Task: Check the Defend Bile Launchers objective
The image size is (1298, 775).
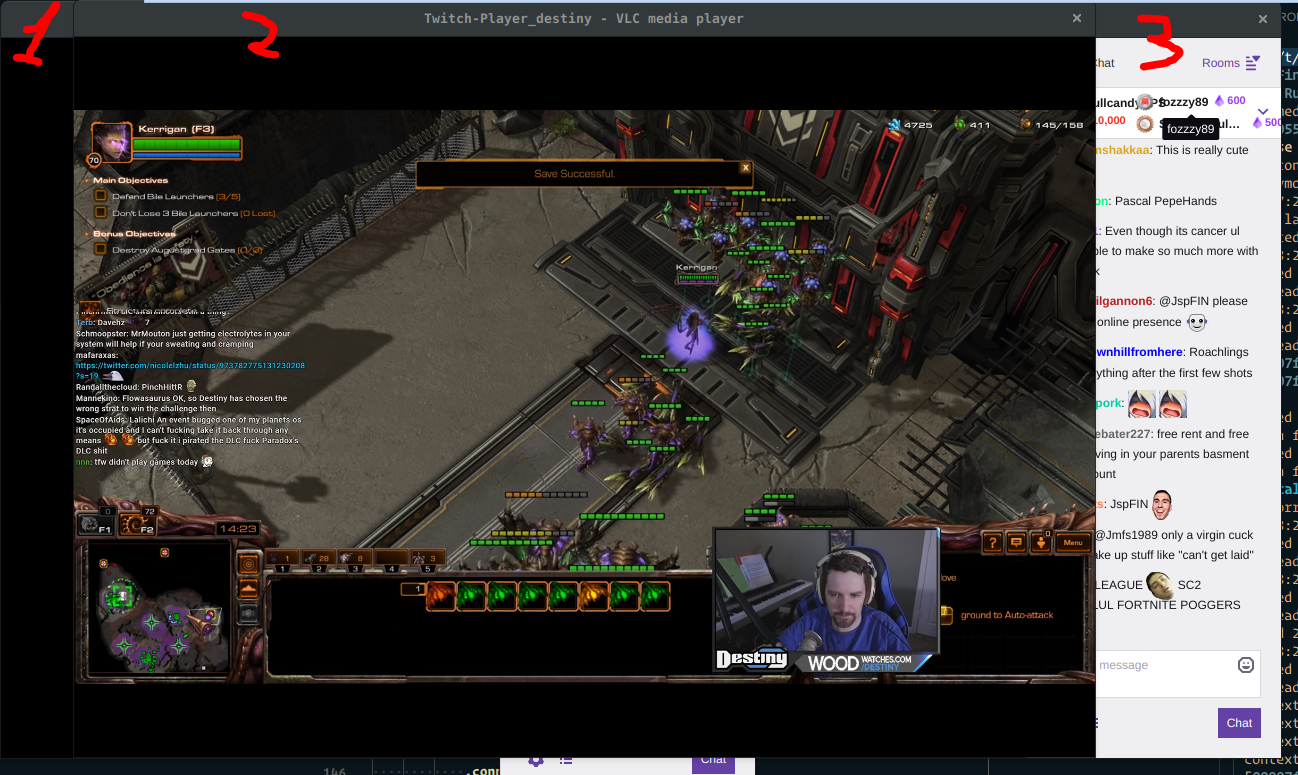Action: point(99,196)
